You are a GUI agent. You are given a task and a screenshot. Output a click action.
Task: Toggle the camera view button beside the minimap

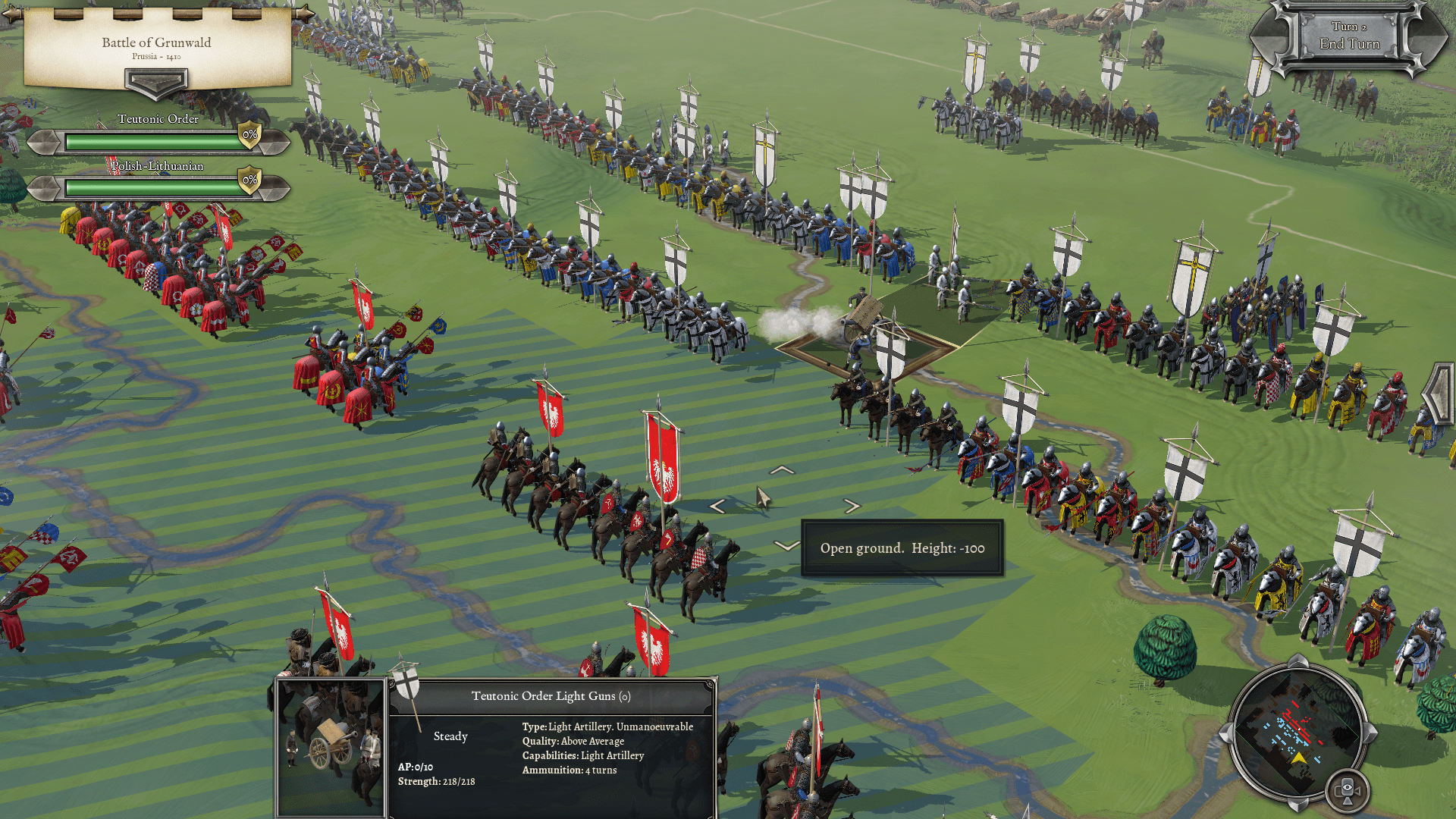tap(1347, 790)
